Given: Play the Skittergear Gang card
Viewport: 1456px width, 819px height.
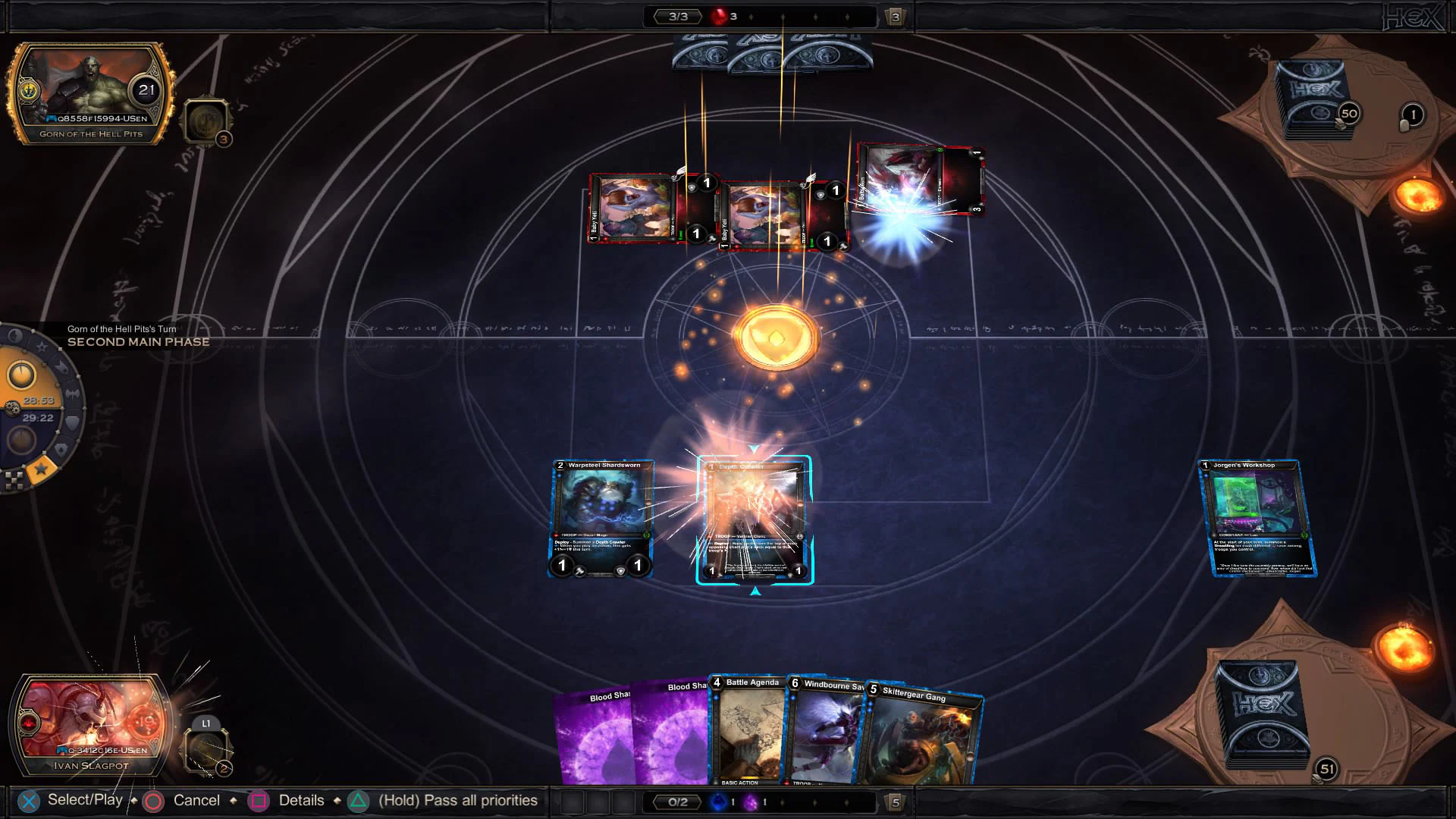Looking at the screenshot, I should (x=921, y=736).
